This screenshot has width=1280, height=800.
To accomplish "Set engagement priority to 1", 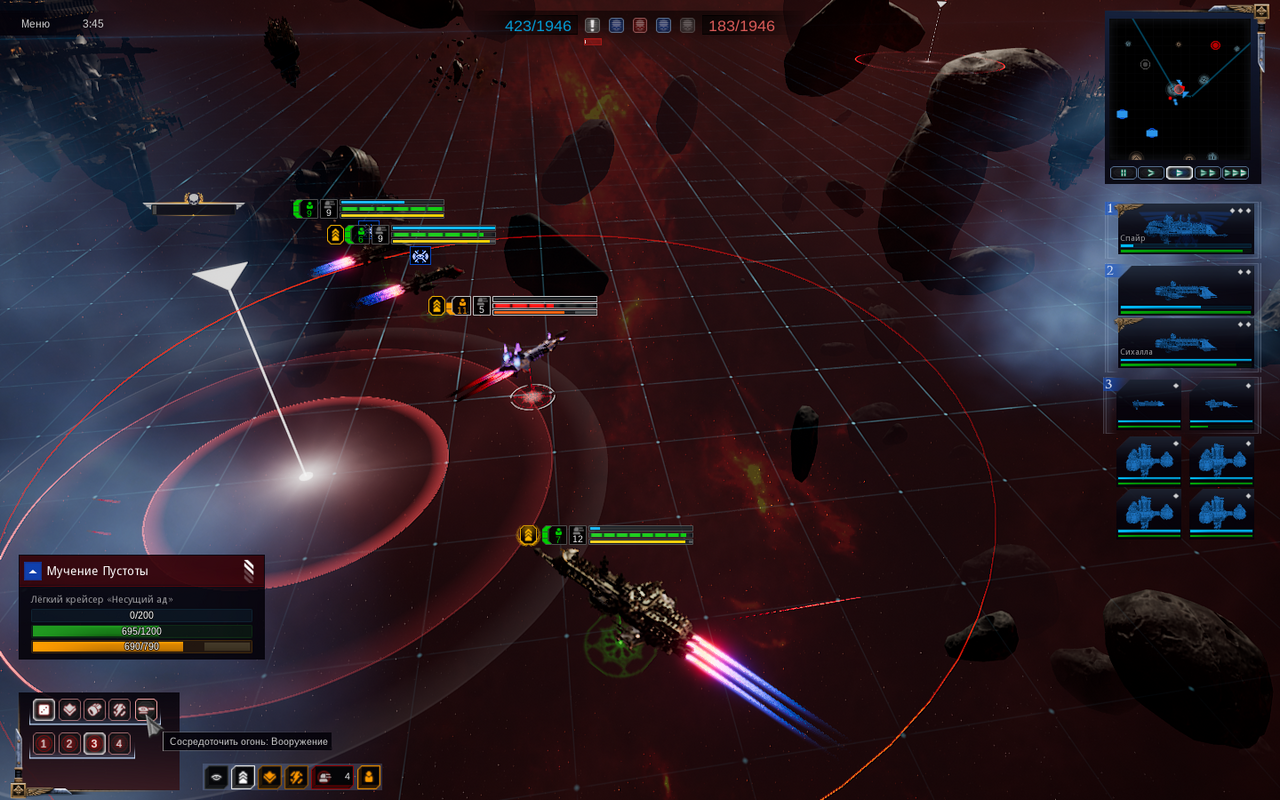I will pos(44,743).
